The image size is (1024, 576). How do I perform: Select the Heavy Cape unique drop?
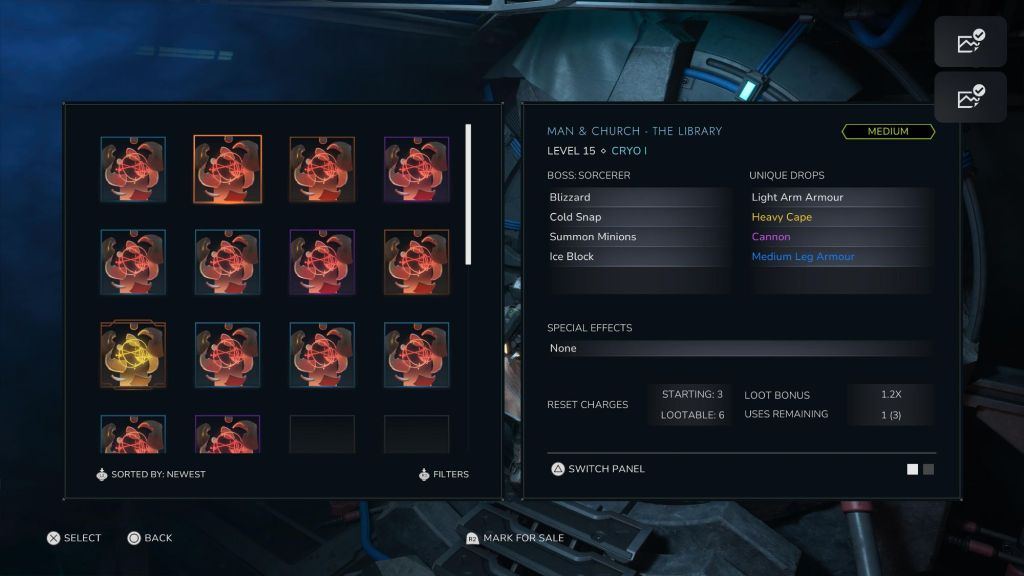840,217
